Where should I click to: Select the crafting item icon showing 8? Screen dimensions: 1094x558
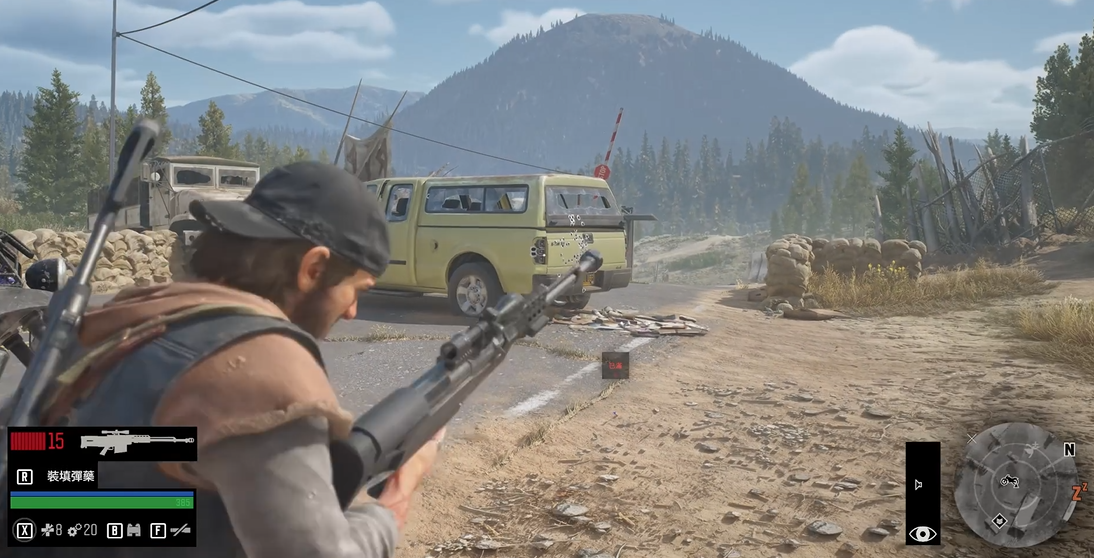coord(45,530)
